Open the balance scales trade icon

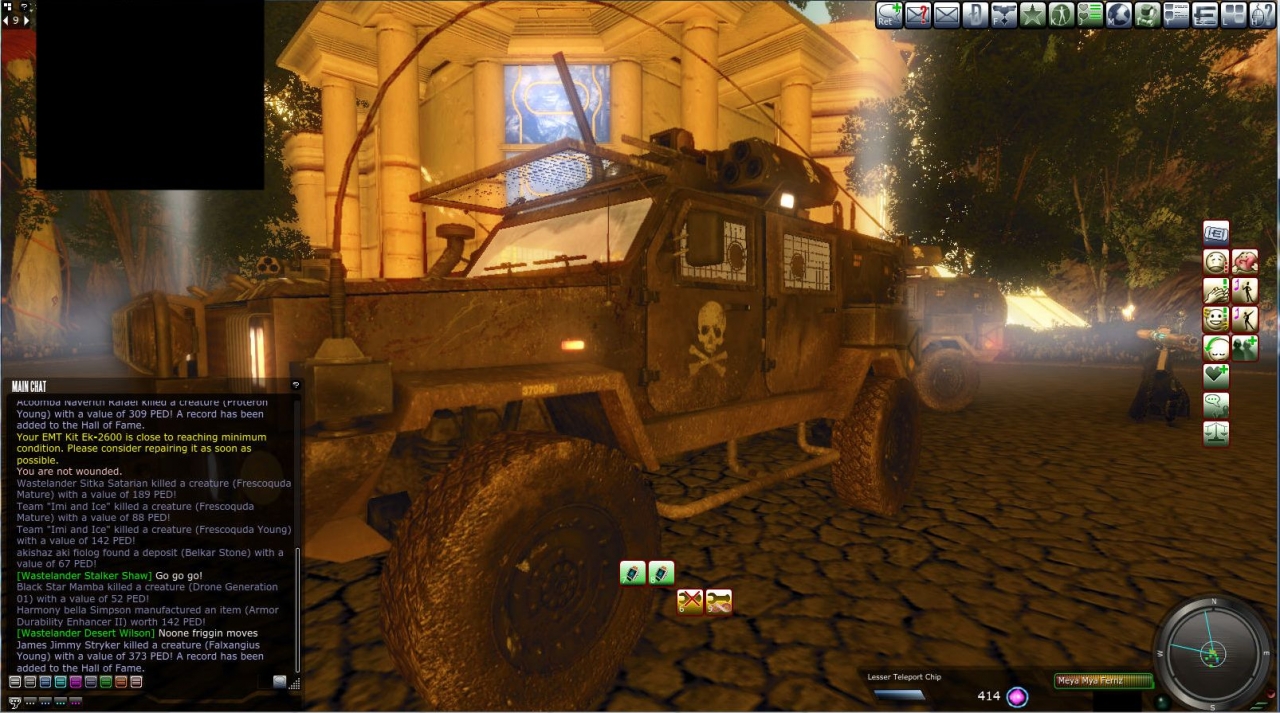pyautogui.click(x=1216, y=434)
